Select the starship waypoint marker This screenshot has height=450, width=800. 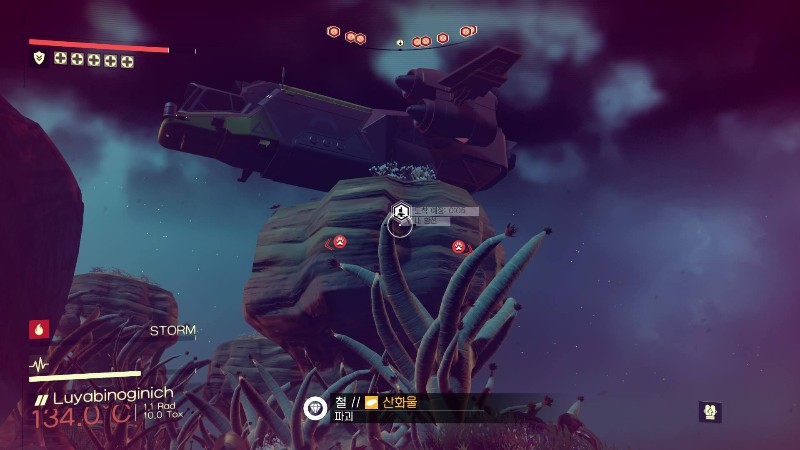(400, 211)
